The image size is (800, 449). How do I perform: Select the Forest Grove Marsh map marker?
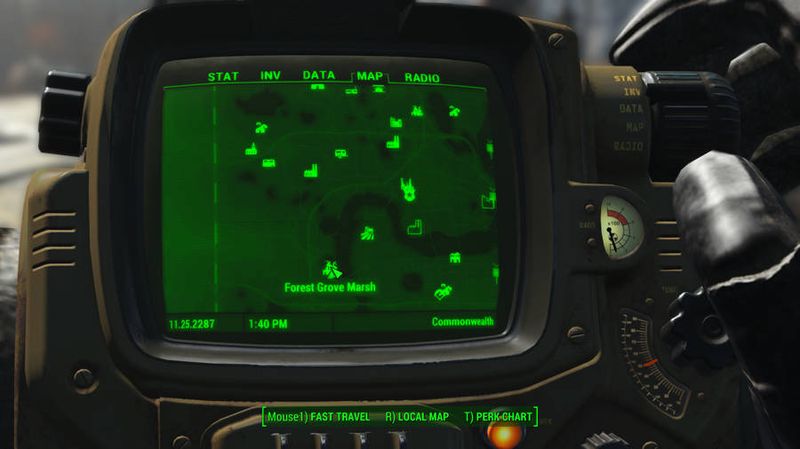click(331, 268)
